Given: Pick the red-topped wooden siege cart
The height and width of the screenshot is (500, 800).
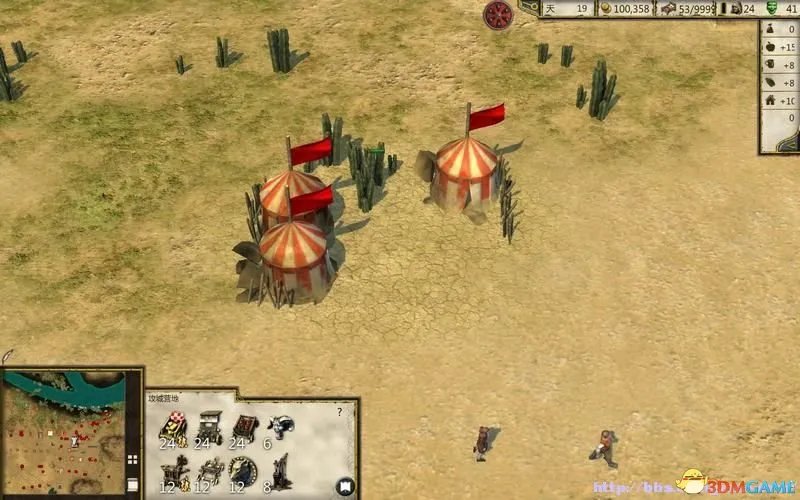Looking at the screenshot, I should click(x=245, y=426).
